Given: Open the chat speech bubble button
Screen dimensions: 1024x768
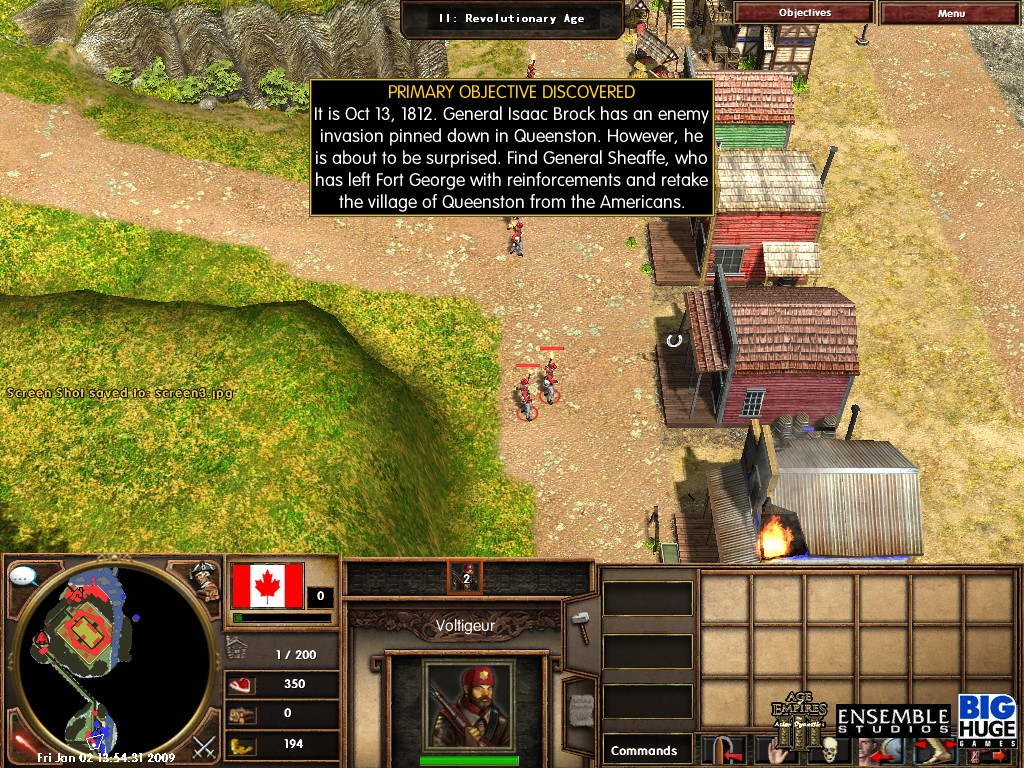Looking at the screenshot, I should click(x=24, y=577).
